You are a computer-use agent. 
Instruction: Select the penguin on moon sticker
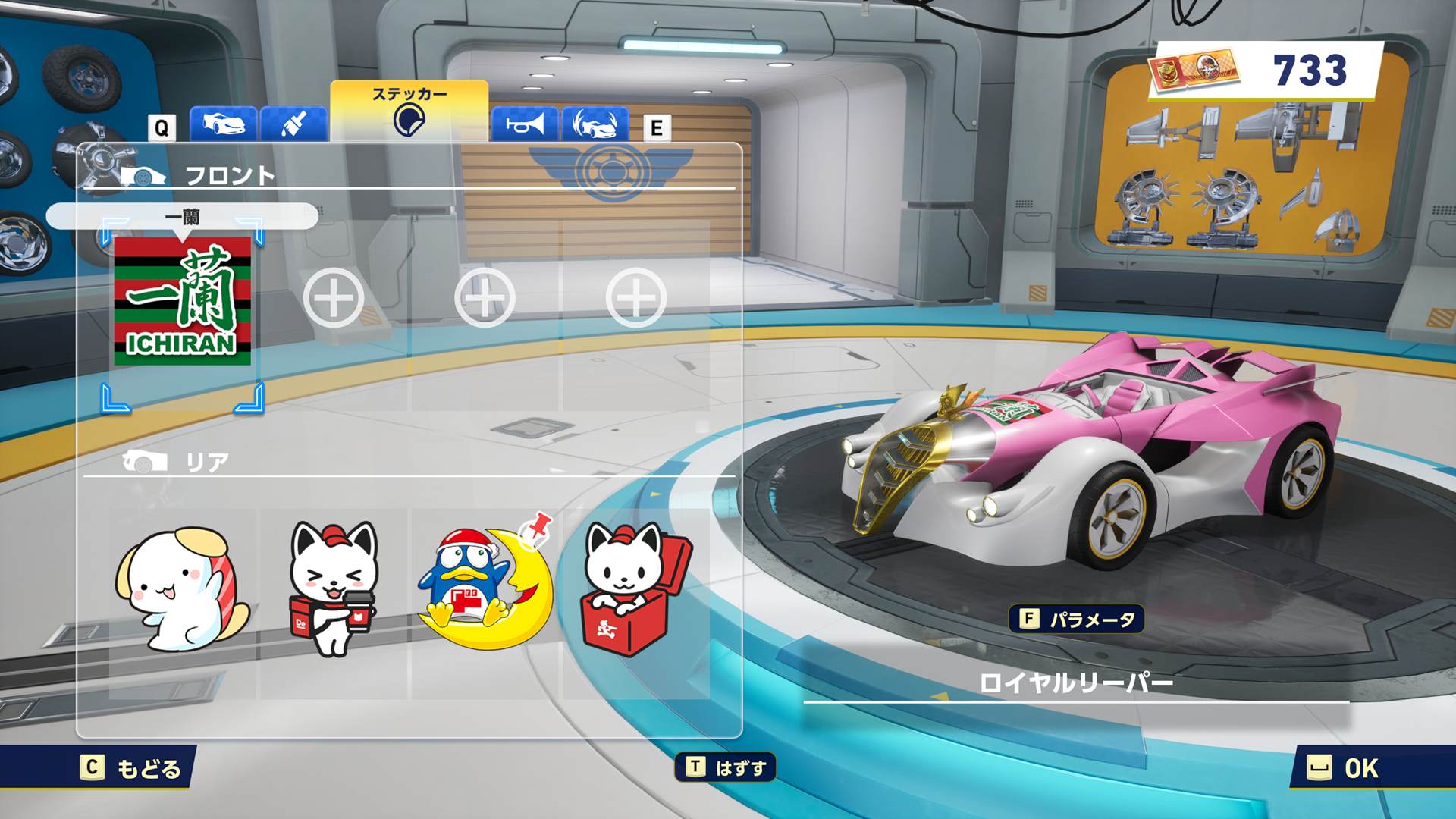pos(485,584)
